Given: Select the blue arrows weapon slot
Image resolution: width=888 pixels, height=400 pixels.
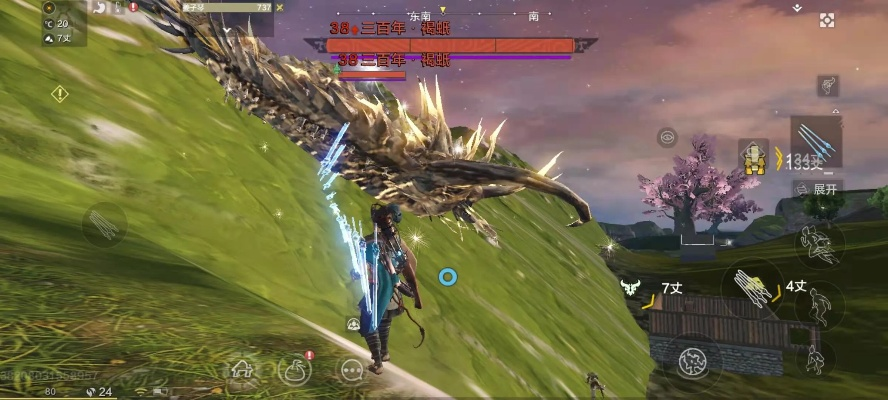Looking at the screenshot, I should 815,141.
